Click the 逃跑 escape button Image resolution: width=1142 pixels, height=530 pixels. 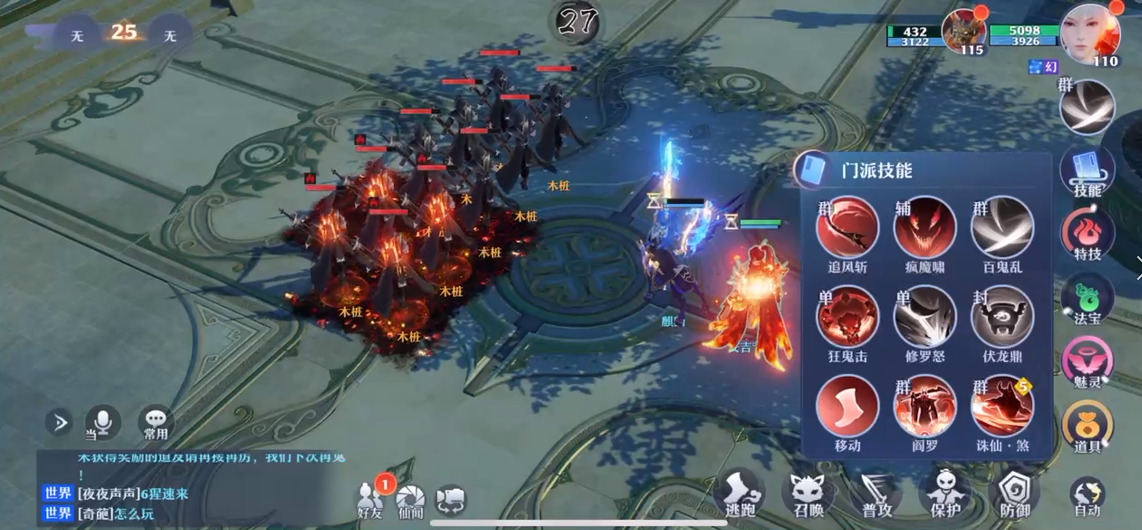pos(740,494)
